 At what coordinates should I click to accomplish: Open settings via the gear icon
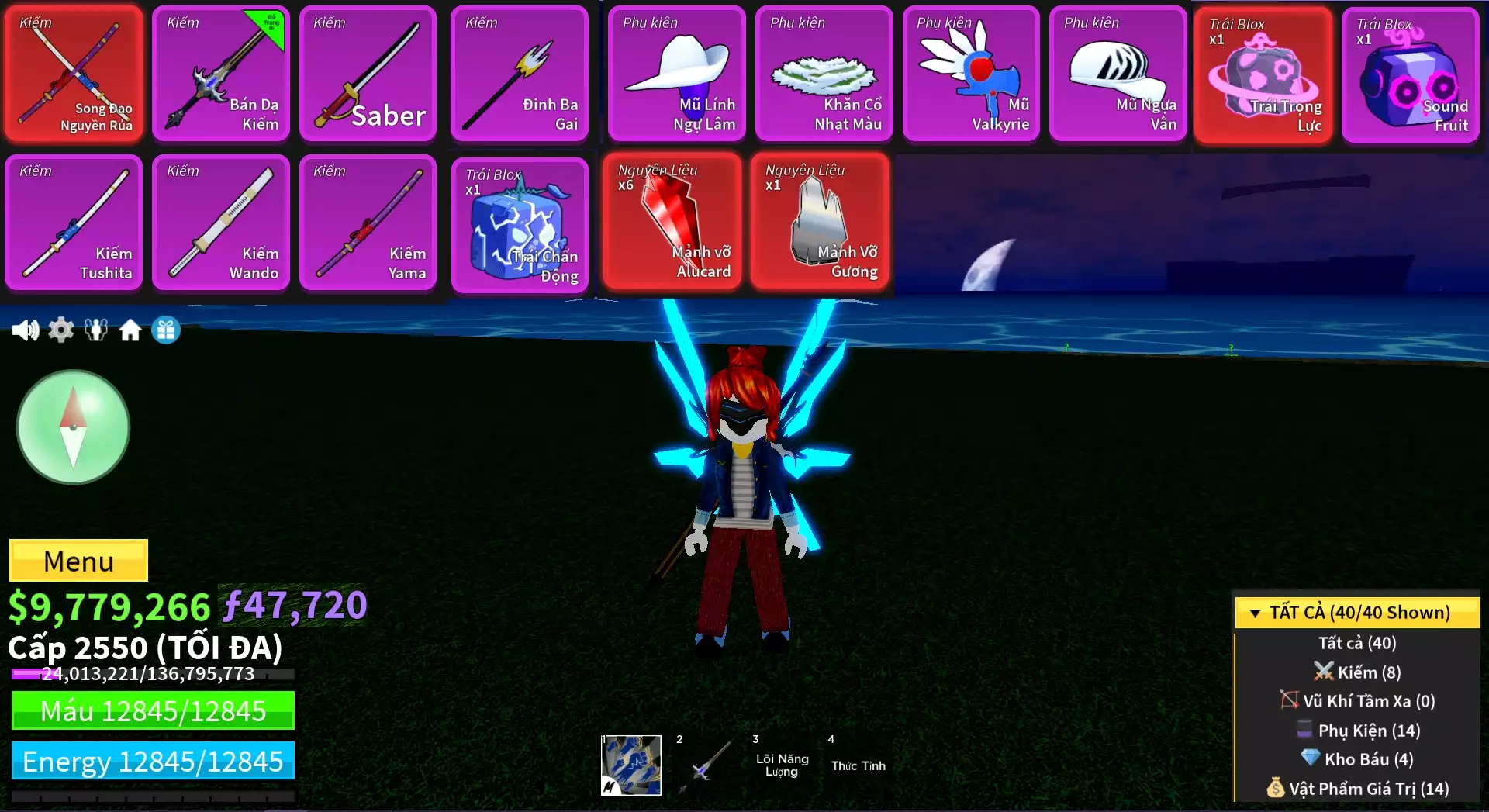61,330
